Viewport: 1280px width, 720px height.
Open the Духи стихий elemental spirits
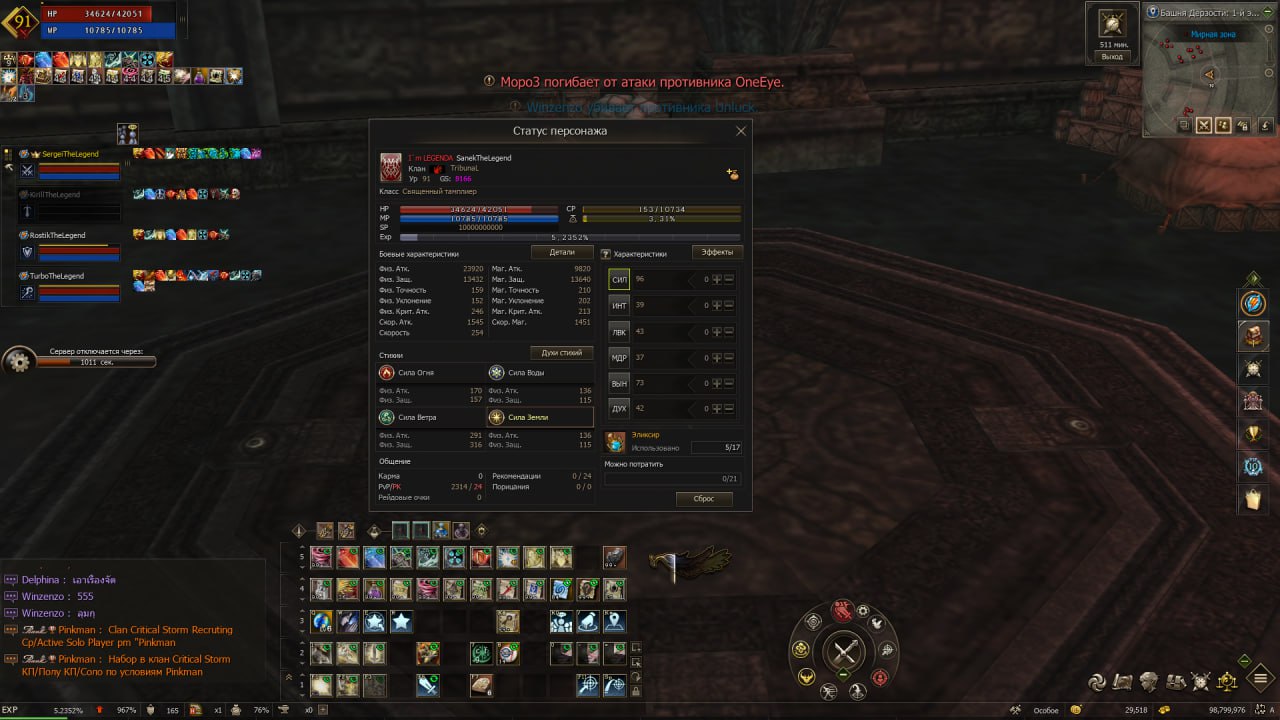point(562,353)
